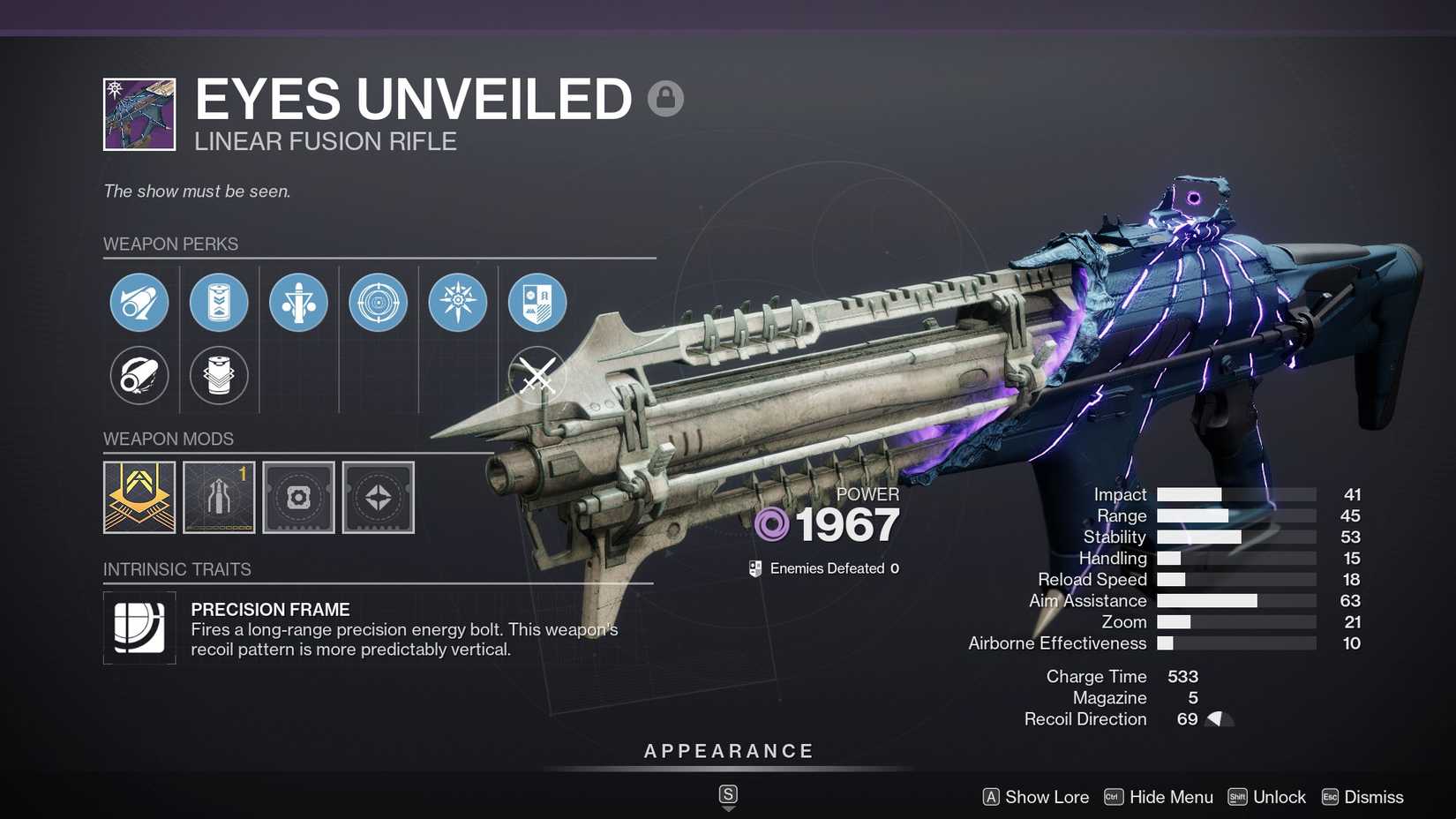Dismiss the weapon detail screen

tap(1375, 797)
